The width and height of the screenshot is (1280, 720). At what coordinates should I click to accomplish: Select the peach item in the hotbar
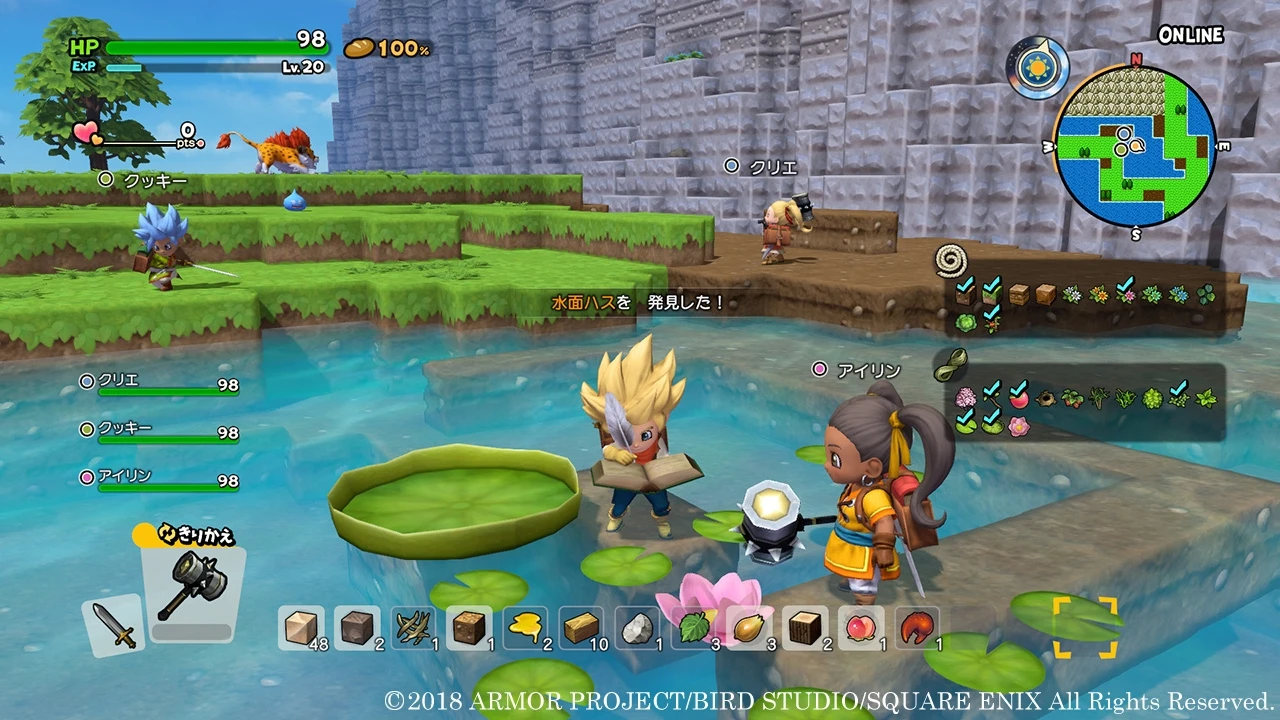pyautogui.click(x=860, y=630)
